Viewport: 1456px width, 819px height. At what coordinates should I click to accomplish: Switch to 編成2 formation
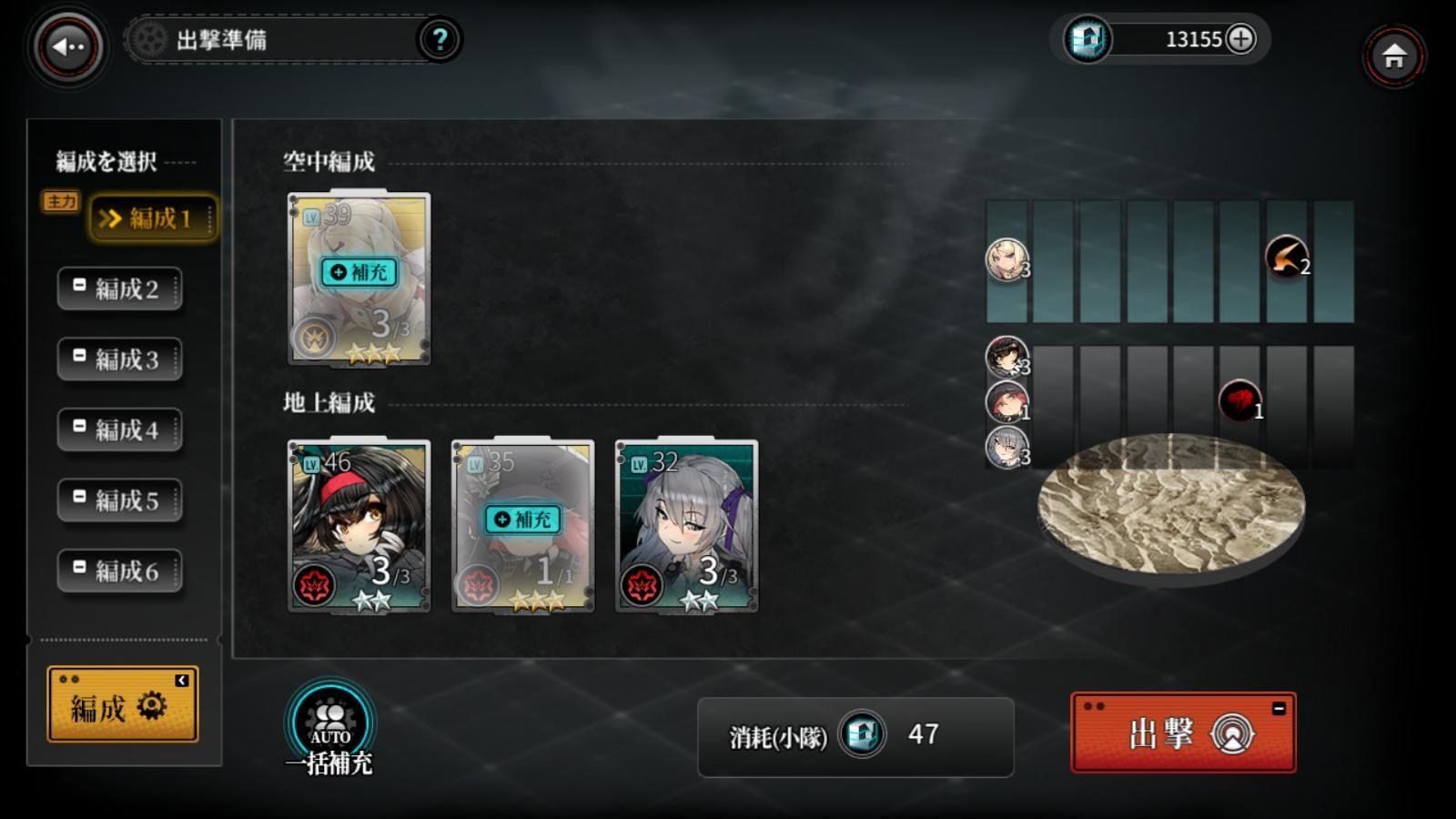(x=120, y=289)
